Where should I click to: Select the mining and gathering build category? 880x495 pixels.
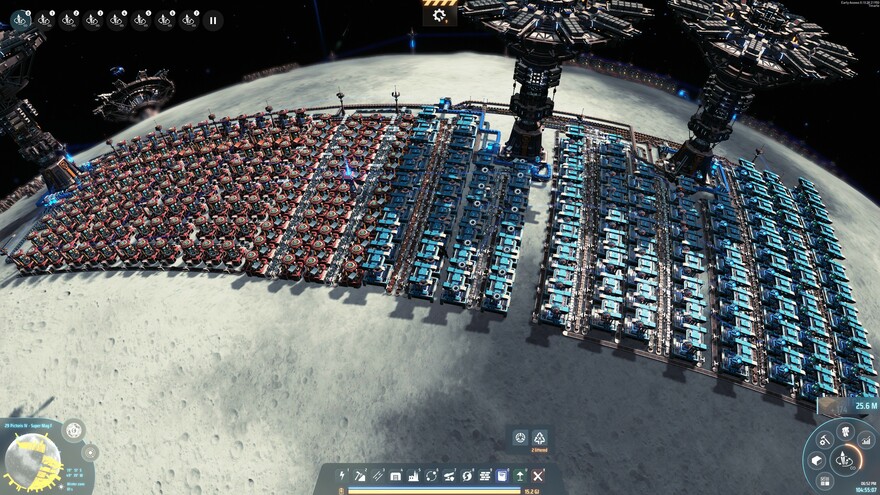tap(361, 476)
